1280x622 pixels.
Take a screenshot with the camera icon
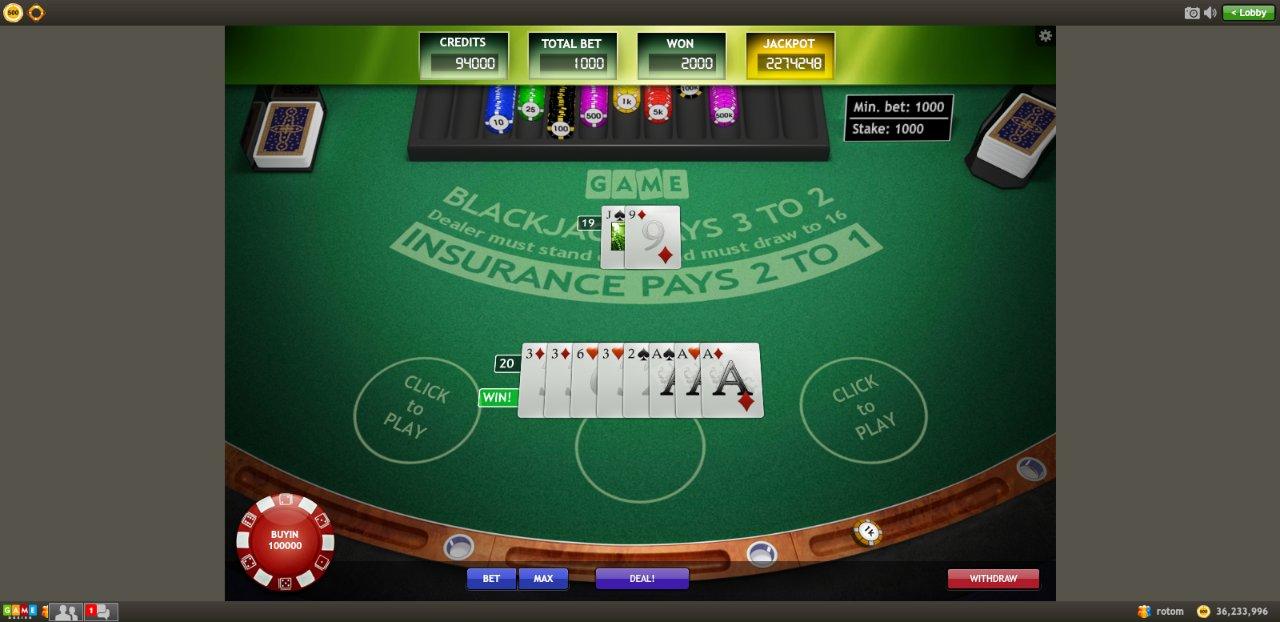coord(1192,12)
